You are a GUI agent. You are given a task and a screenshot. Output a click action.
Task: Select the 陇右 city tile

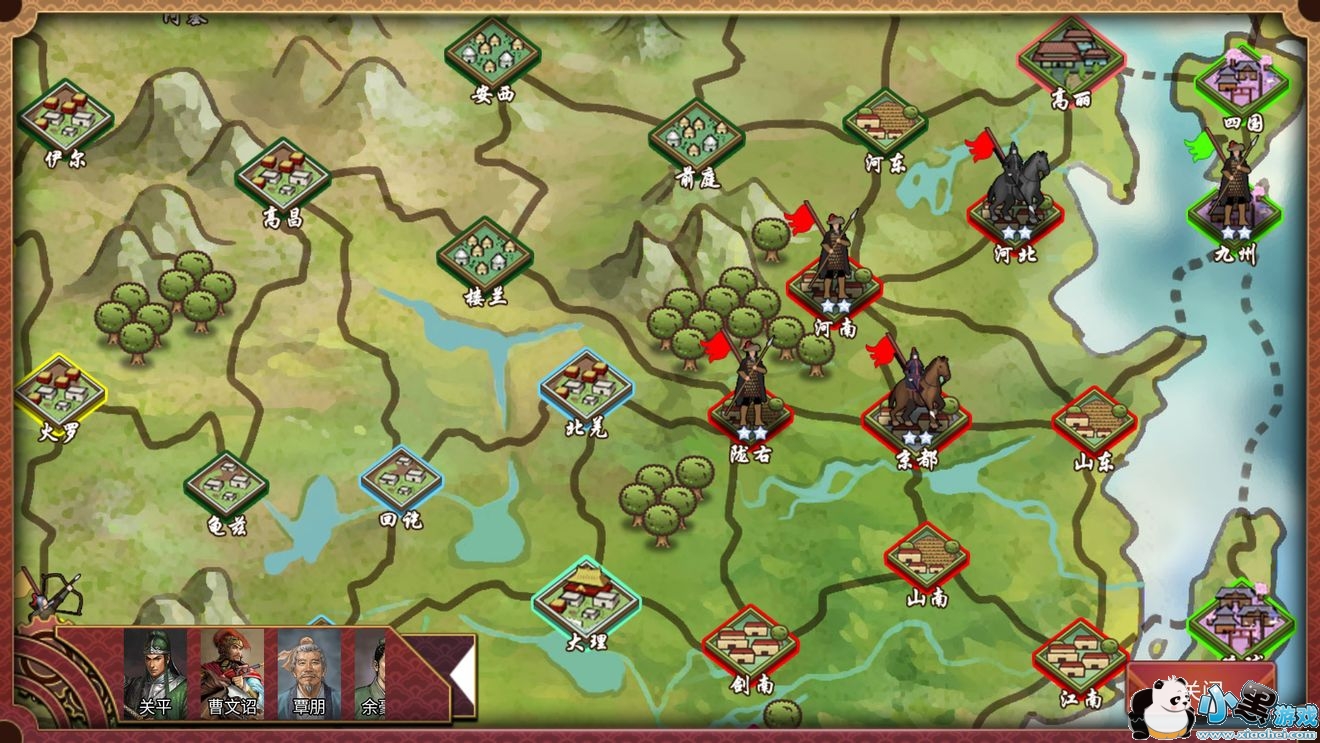[x=751, y=417]
